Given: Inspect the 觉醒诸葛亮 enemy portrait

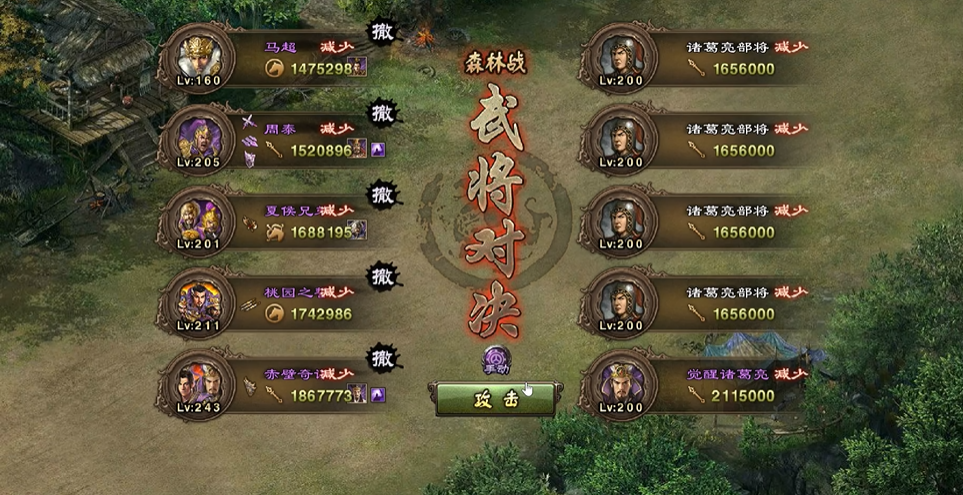Looking at the screenshot, I should tap(621, 382).
